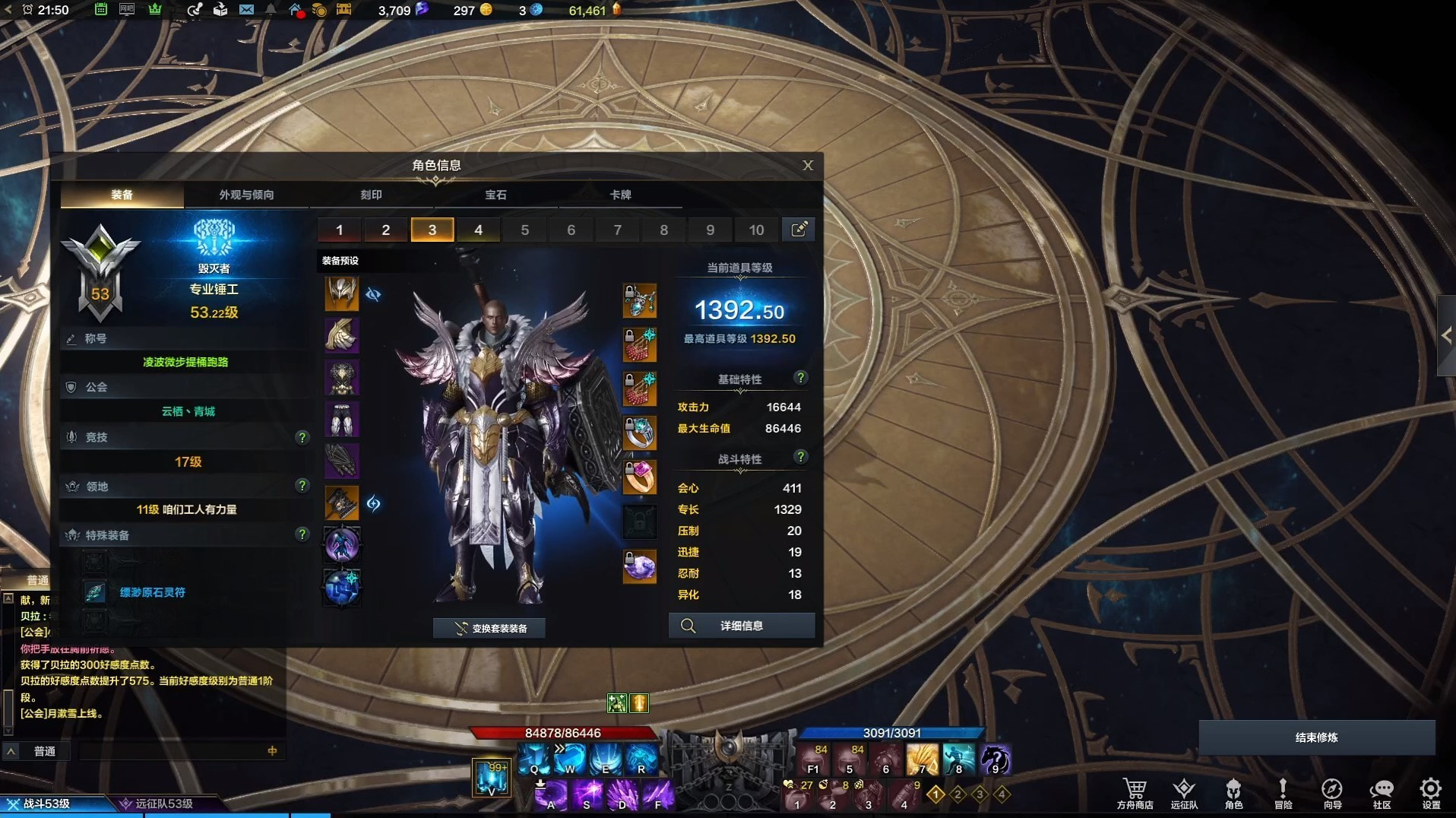Screen dimensions: 1456x818
Task: Open the mail envelope icon
Action: [x=246, y=10]
